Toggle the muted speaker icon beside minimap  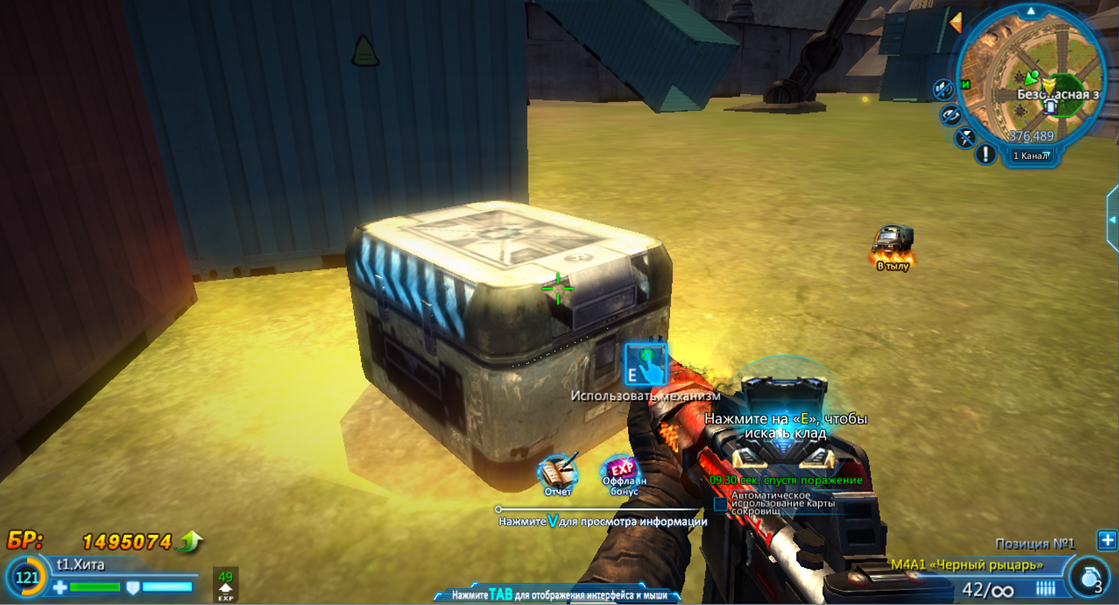pyautogui.click(x=943, y=90)
